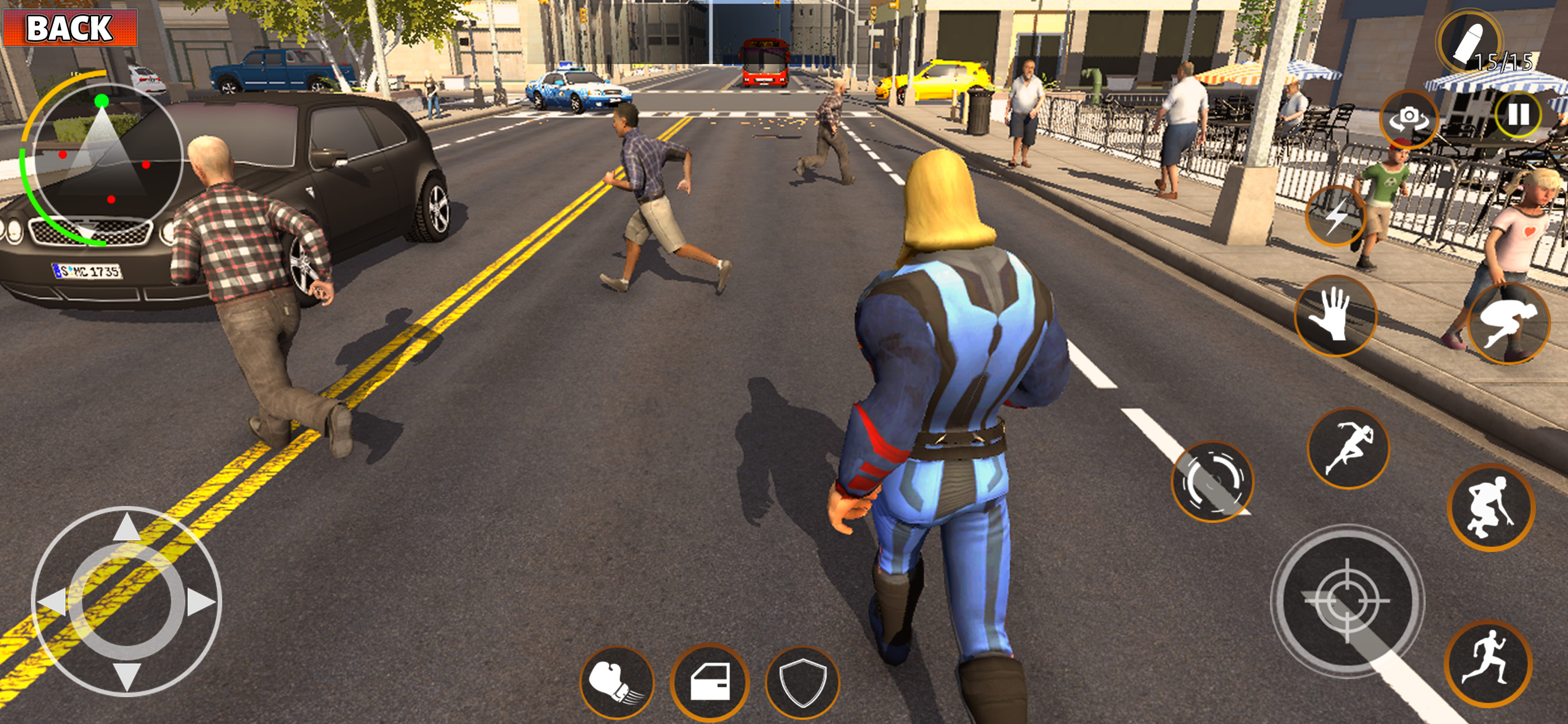Screen dimensions: 1568x724
Task: Enter a vehicle using the car door icon
Action: (709, 683)
